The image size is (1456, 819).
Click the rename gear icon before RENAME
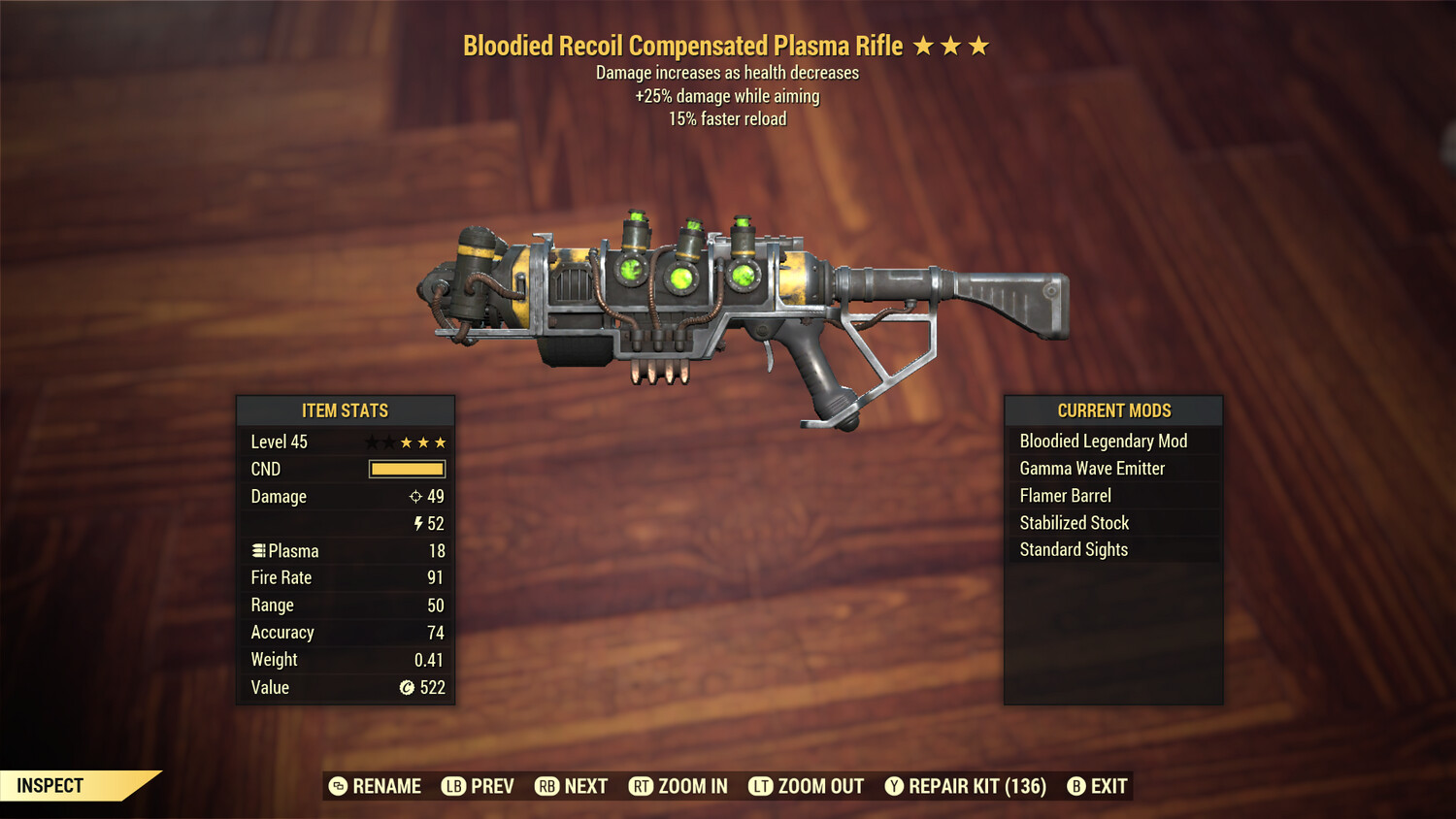click(337, 786)
